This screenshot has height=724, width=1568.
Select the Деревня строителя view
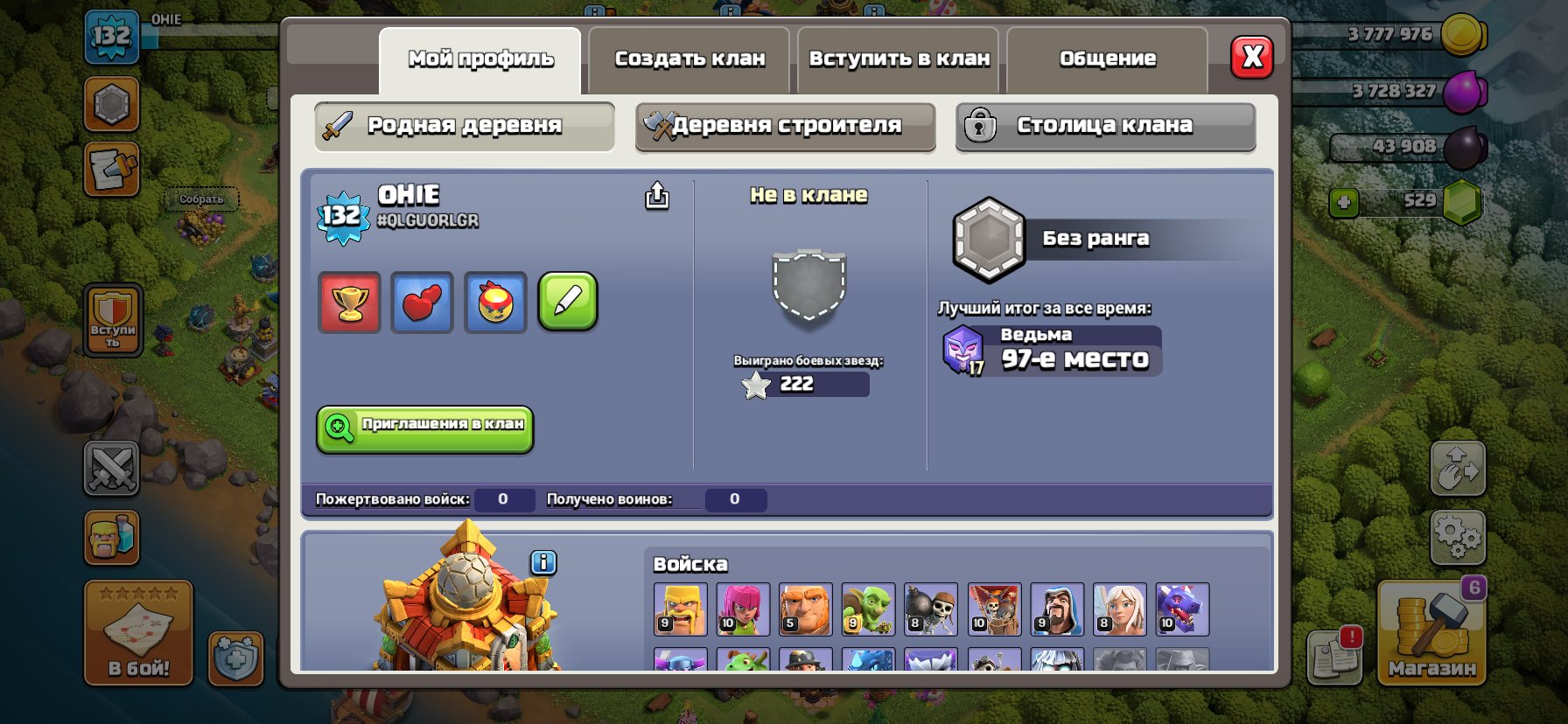(784, 126)
